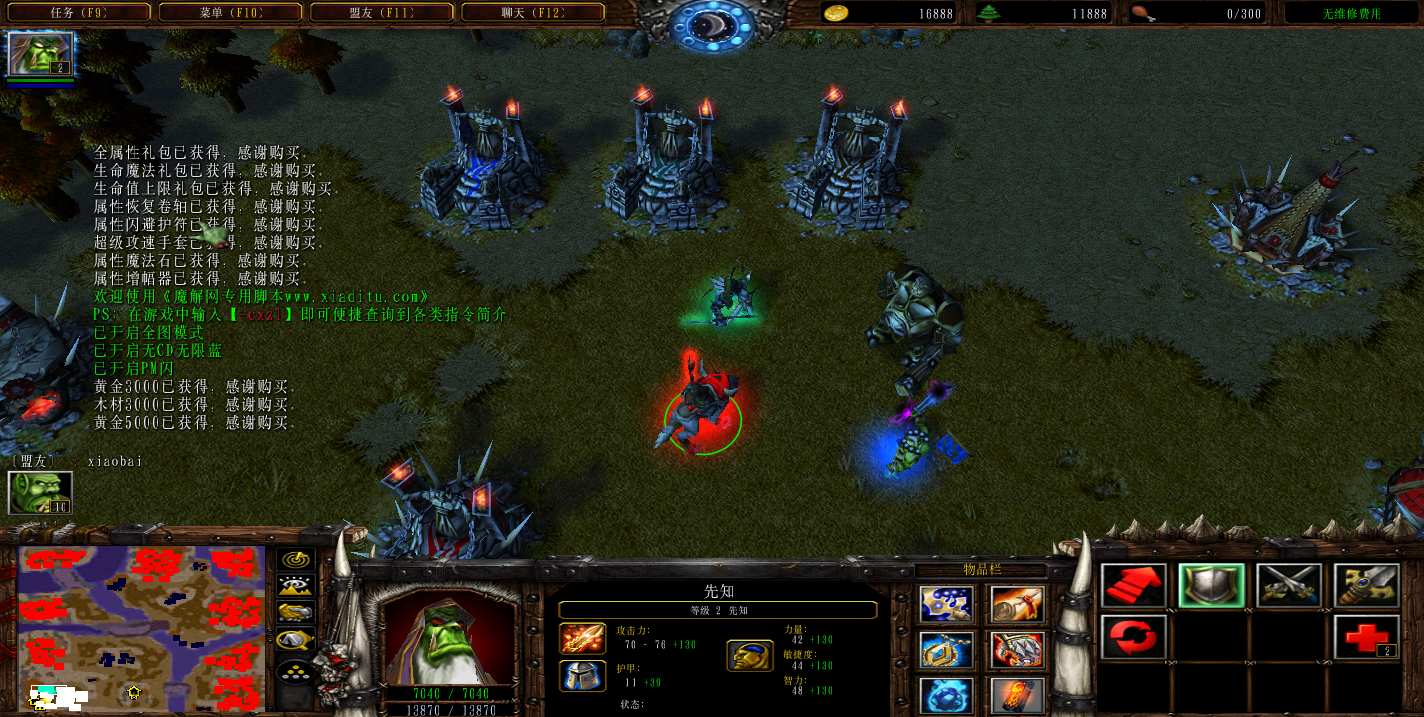Click the red circular arrows command
Viewport: 1424px width, 717px height.
(1133, 637)
